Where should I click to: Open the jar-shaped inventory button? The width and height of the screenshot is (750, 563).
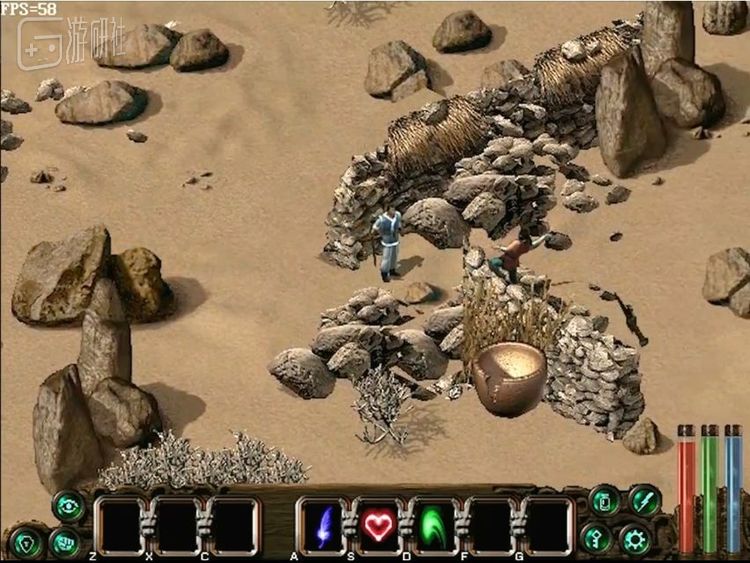click(605, 501)
